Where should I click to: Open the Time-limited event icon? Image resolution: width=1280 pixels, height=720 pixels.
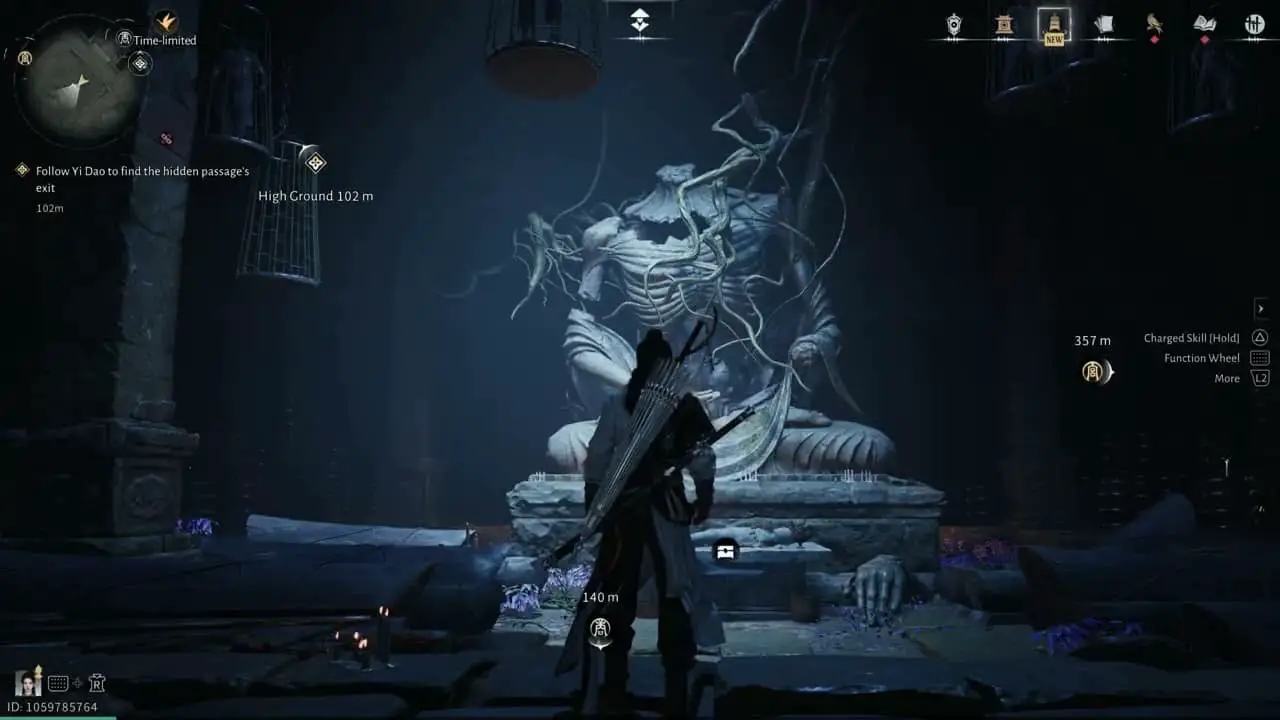[125, 39]
